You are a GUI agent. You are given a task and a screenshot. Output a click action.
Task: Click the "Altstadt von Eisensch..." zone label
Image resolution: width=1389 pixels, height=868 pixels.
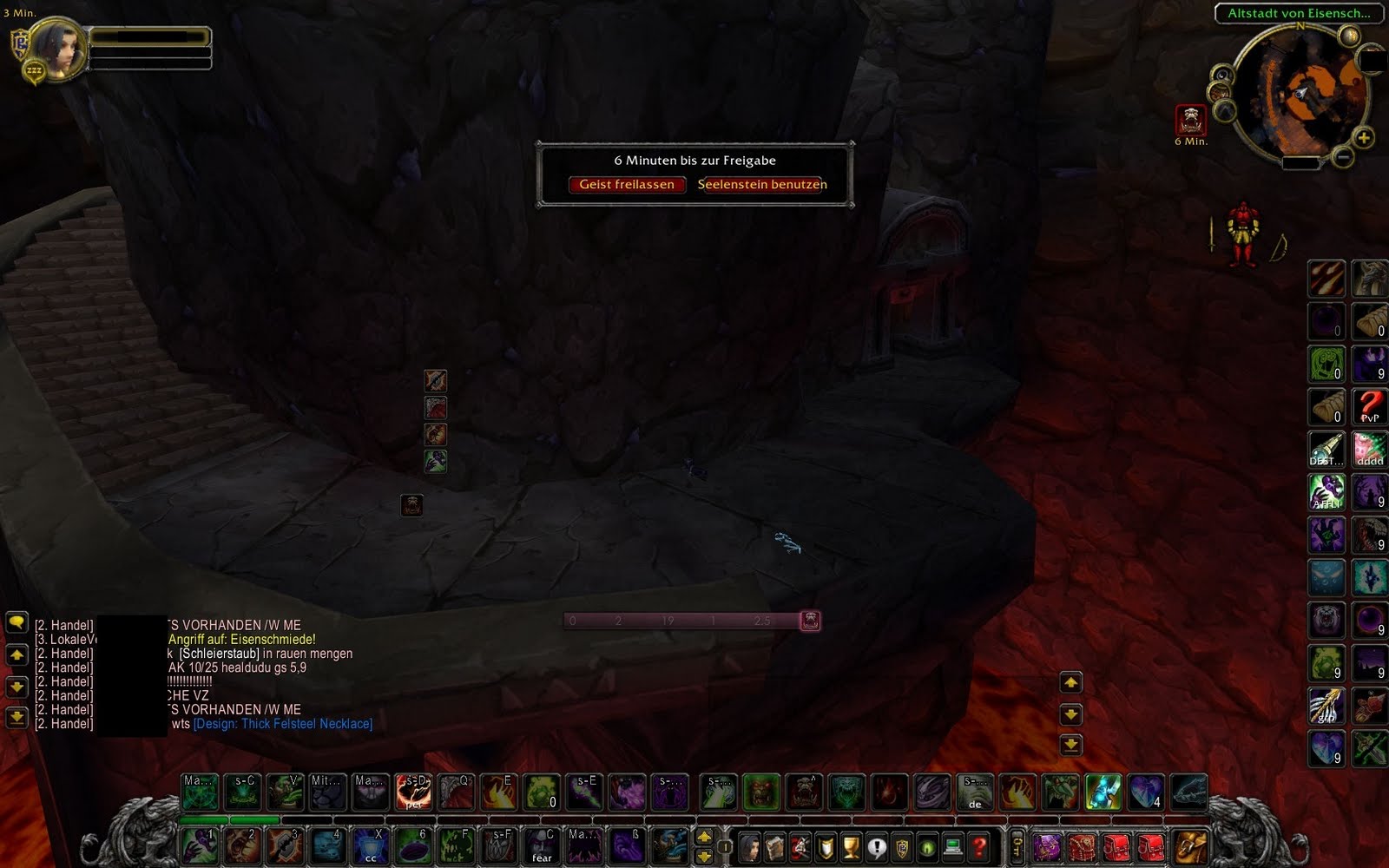point(1298,11)
